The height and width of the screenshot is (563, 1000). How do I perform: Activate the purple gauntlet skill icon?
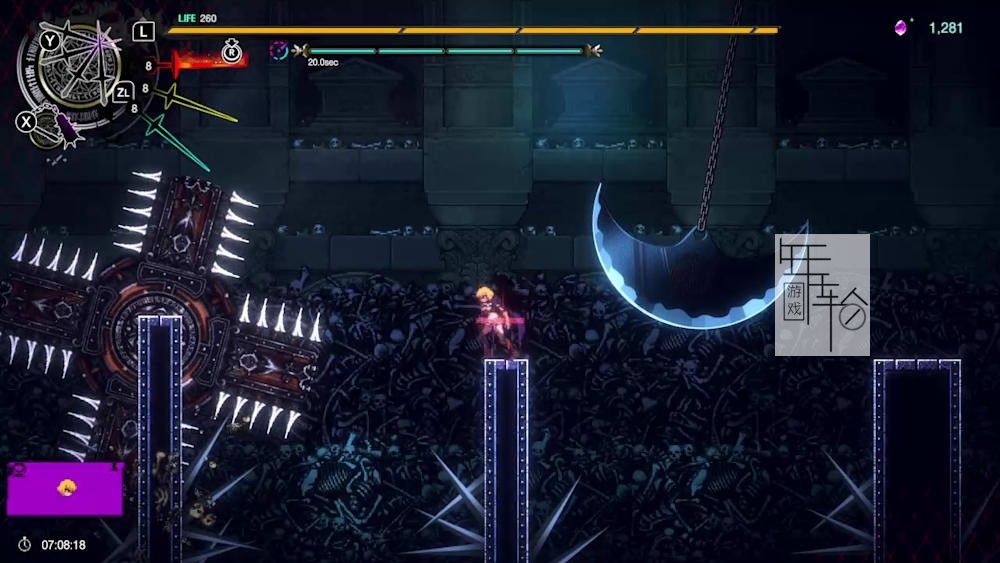[63, 128]
